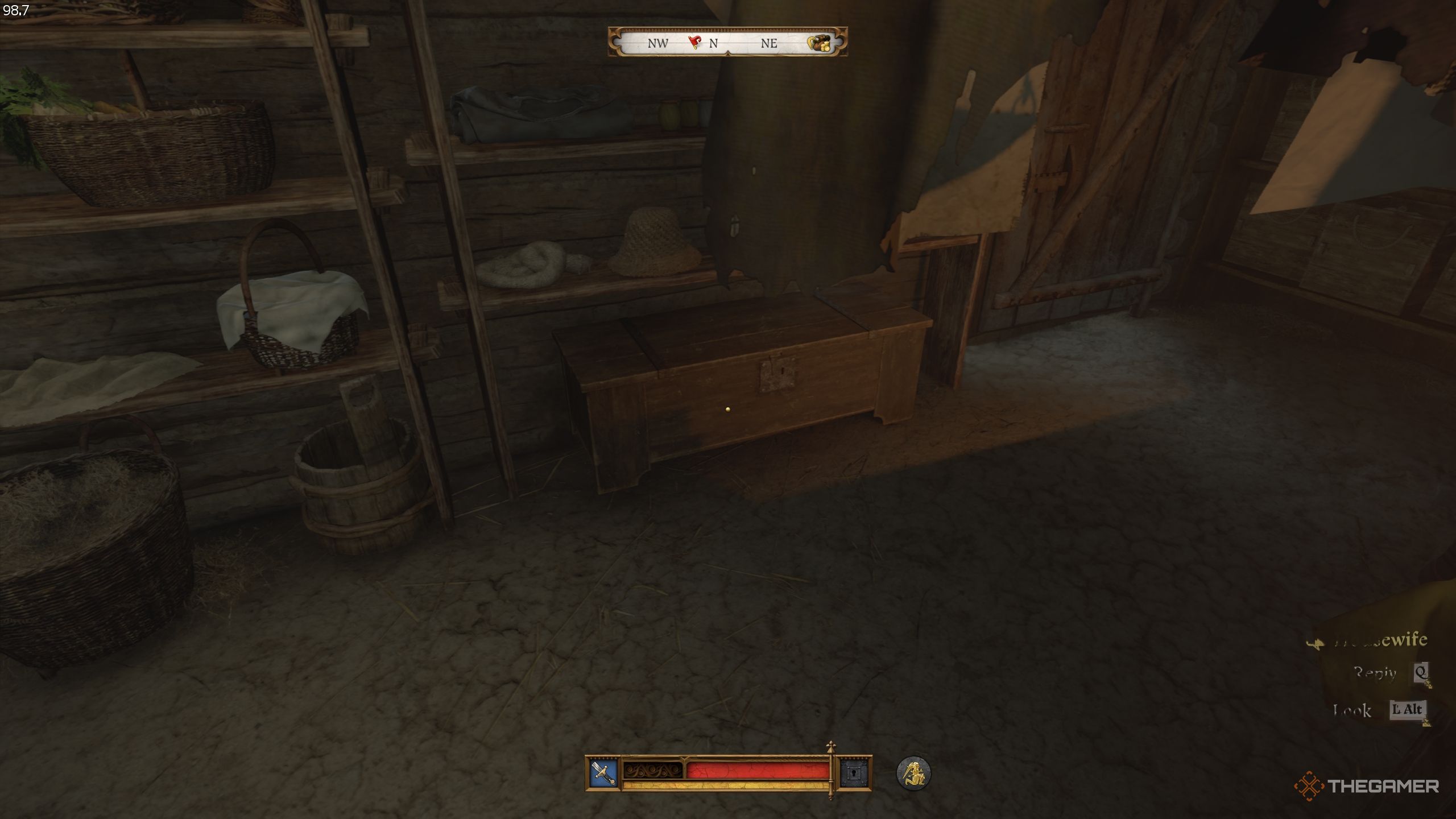This screenshot has width=1456, height=819.
Task: Click the NE direction label on the compass
Action: 770,44
